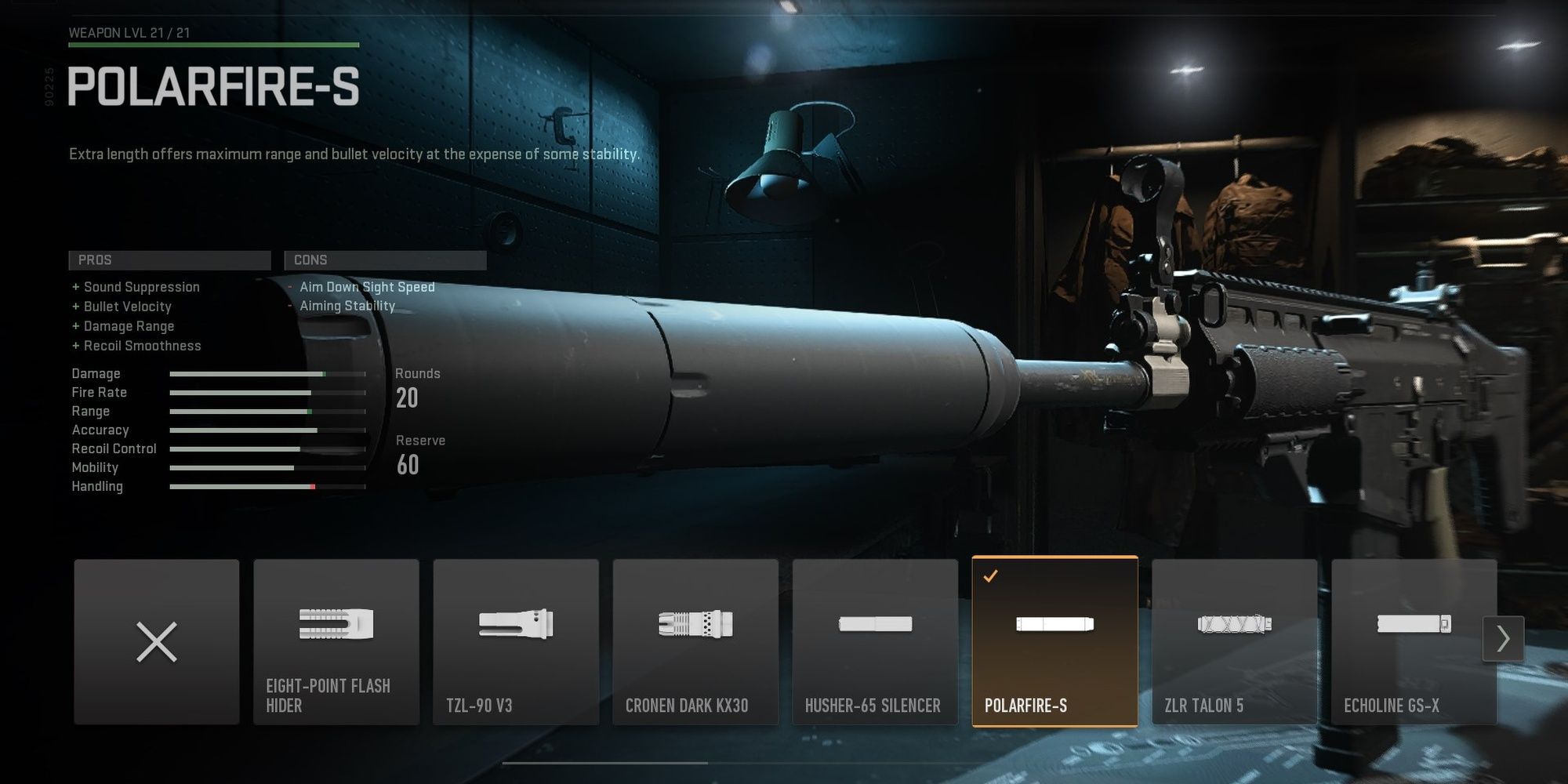Click the Damage stat bar

pos(267,374)
